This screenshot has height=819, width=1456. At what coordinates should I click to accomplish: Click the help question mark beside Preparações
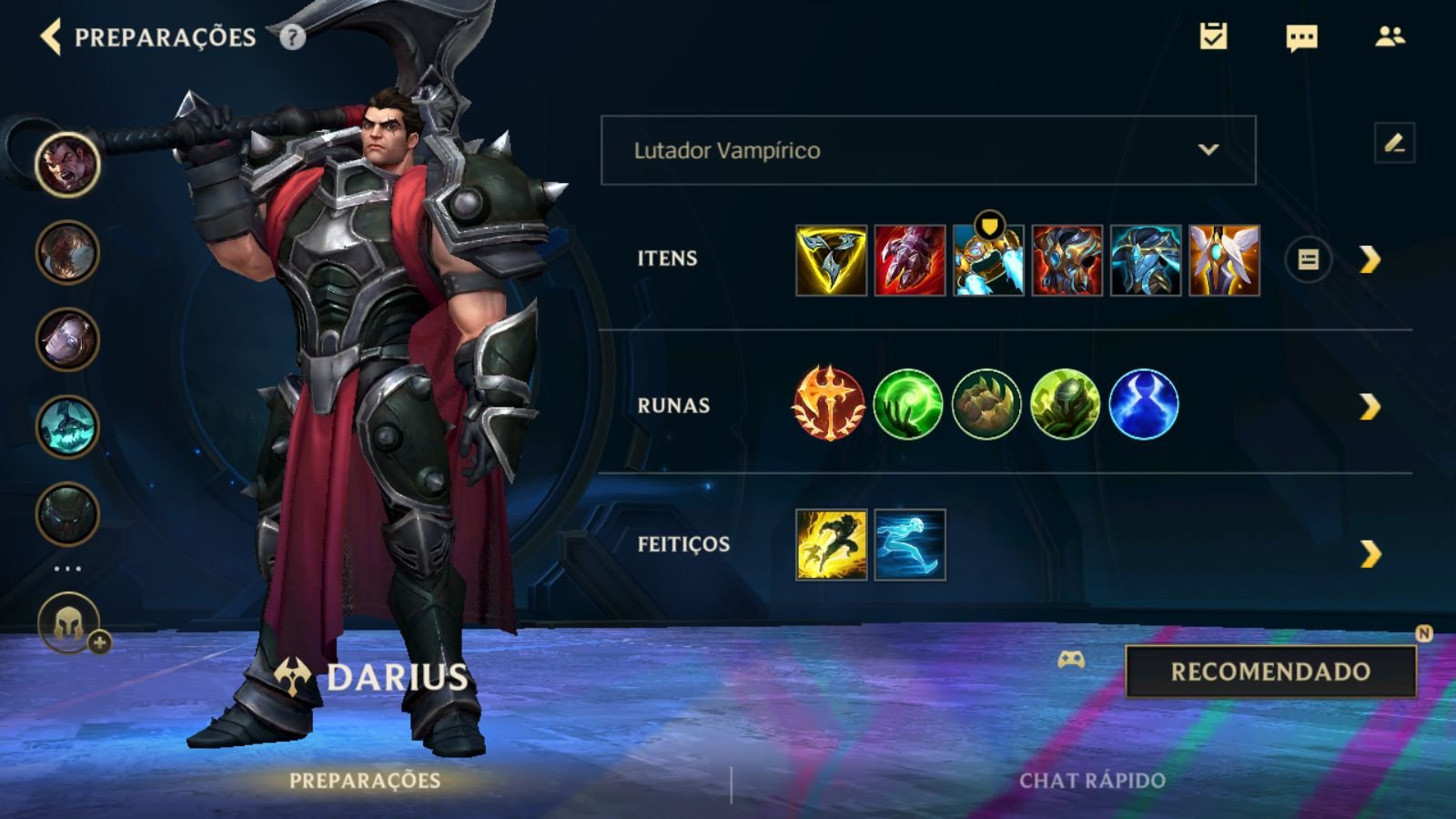291,38
